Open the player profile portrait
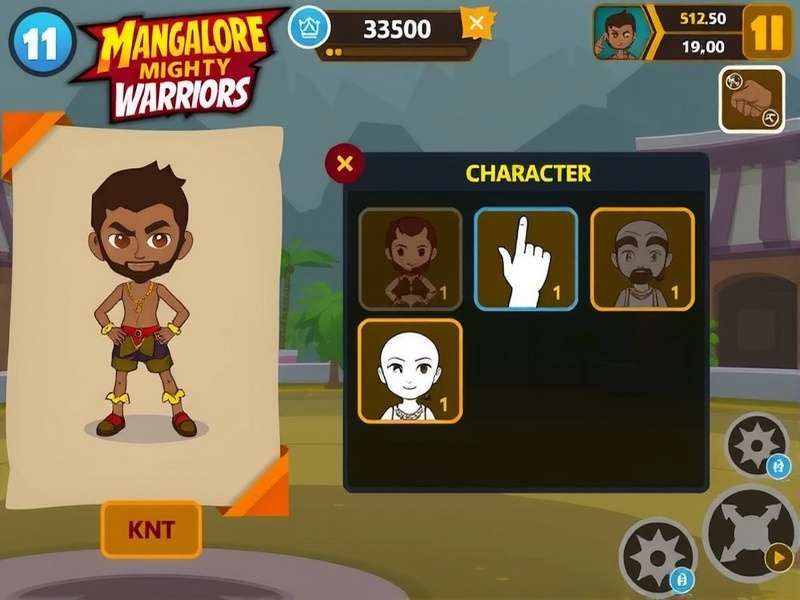 (621, 32)
